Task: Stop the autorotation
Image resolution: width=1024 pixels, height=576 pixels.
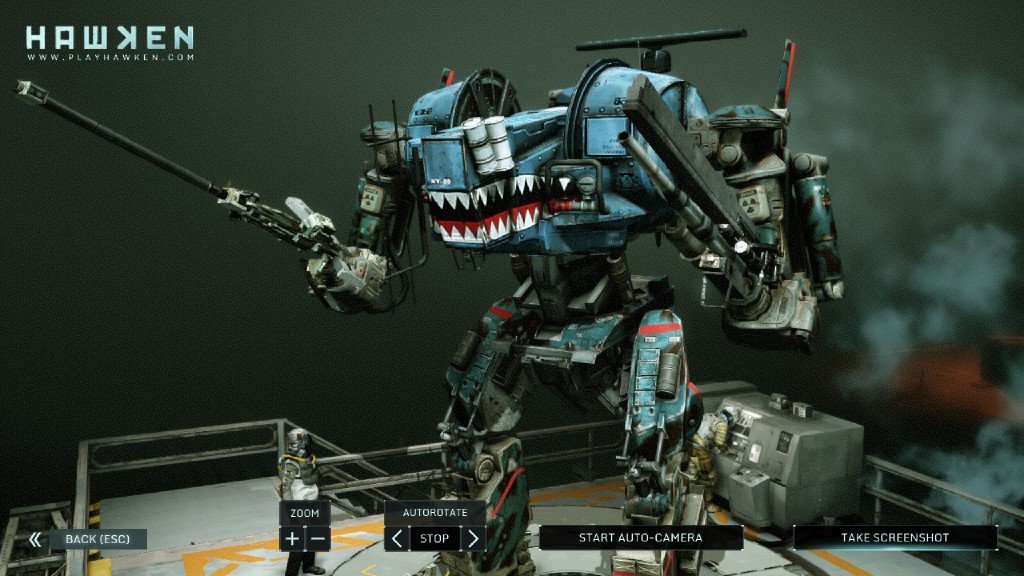Action: coord(435,539)
